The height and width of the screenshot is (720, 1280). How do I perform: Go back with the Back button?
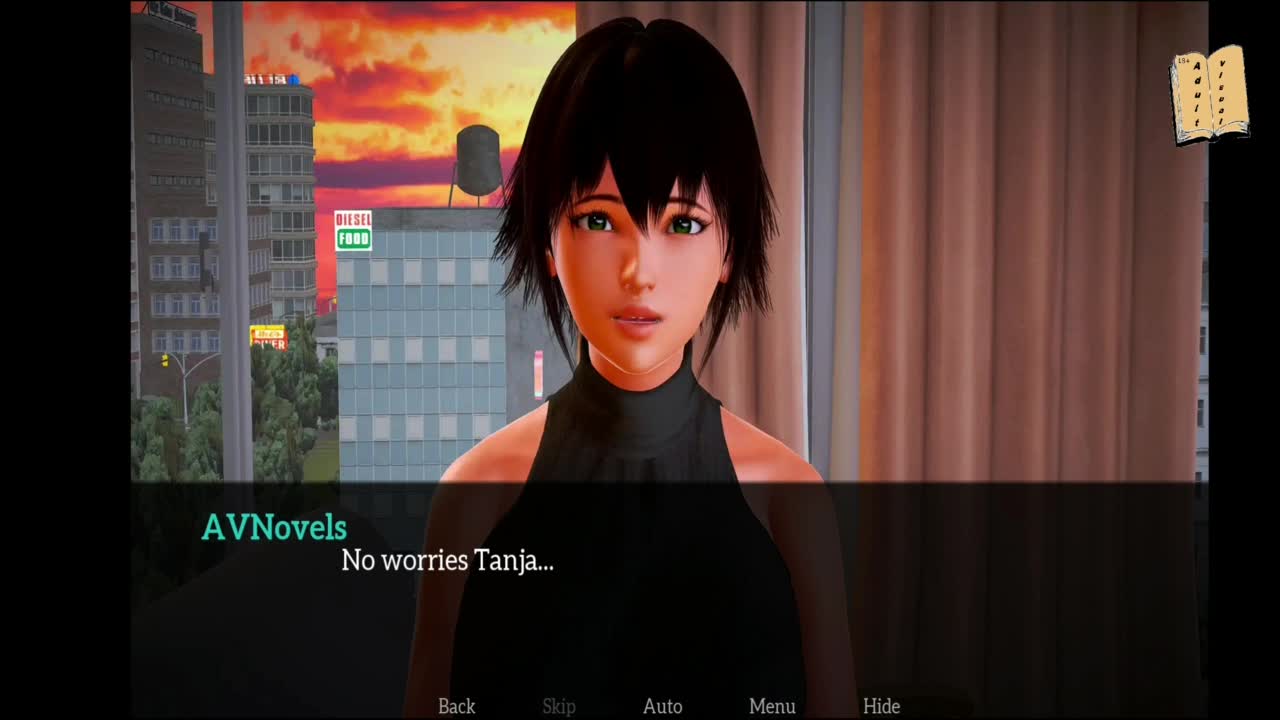click(x=456, y=706)
